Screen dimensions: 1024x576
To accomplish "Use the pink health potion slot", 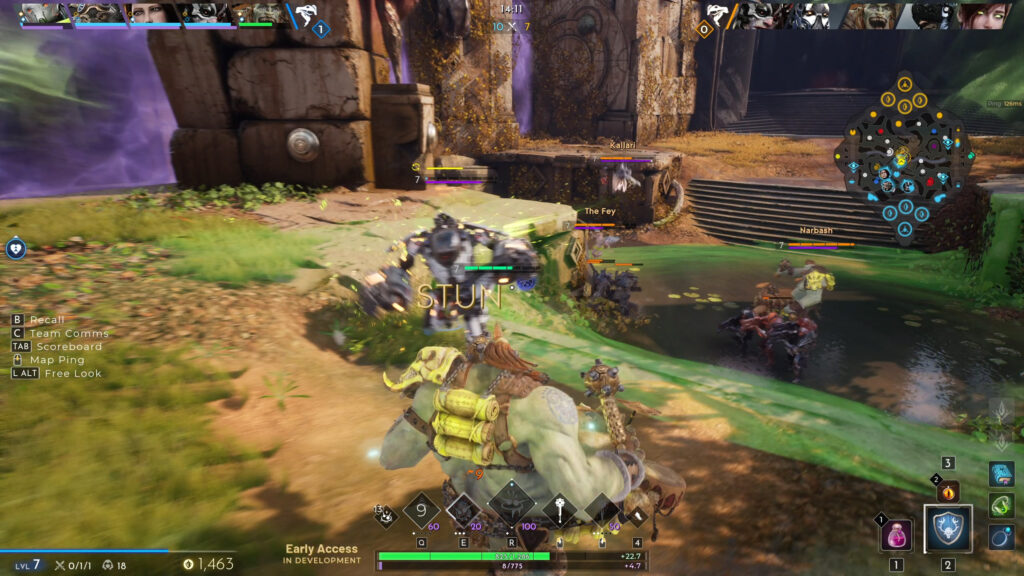I will point(896,535).
